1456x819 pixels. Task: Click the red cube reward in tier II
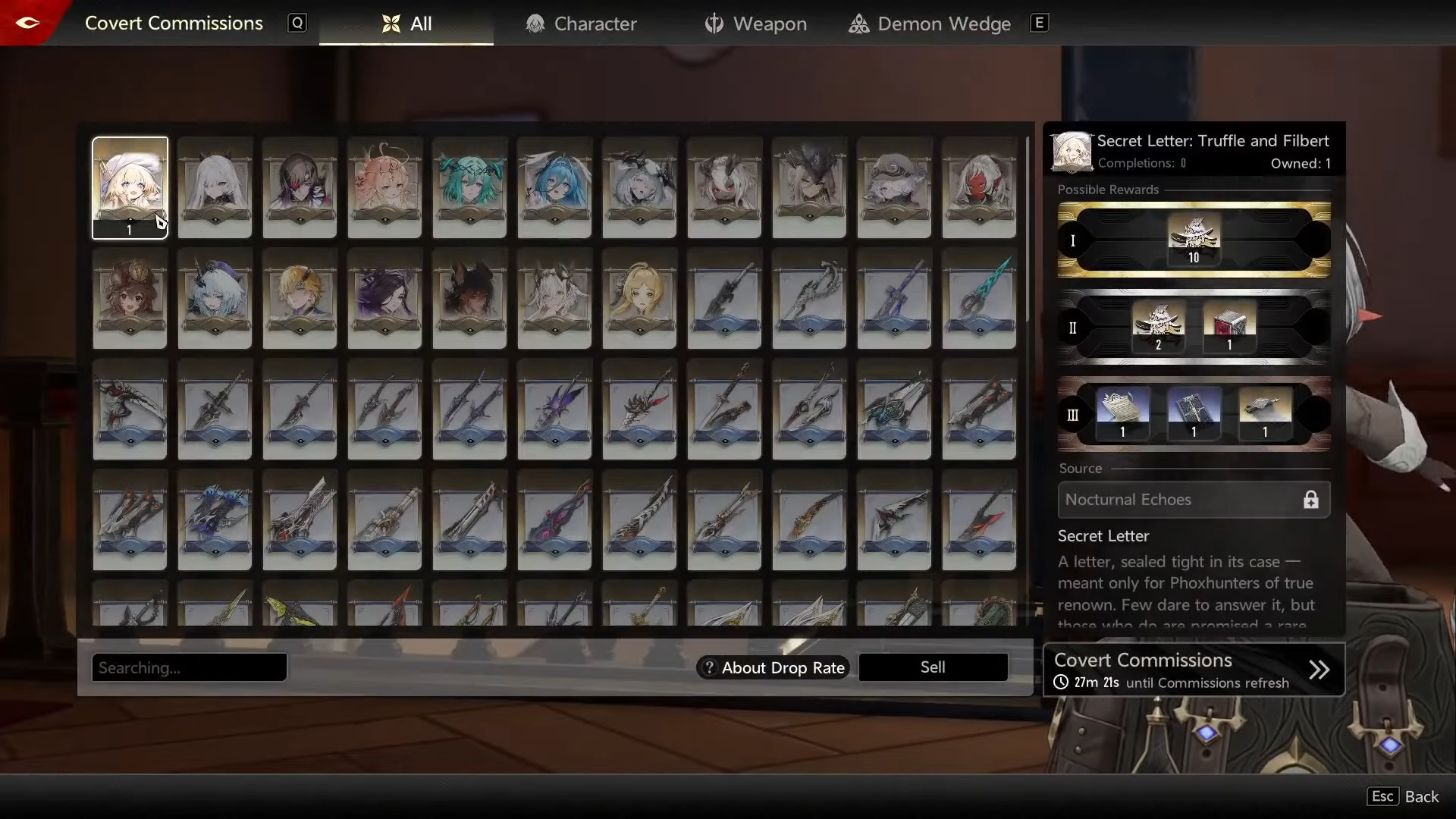point(1228,326)
